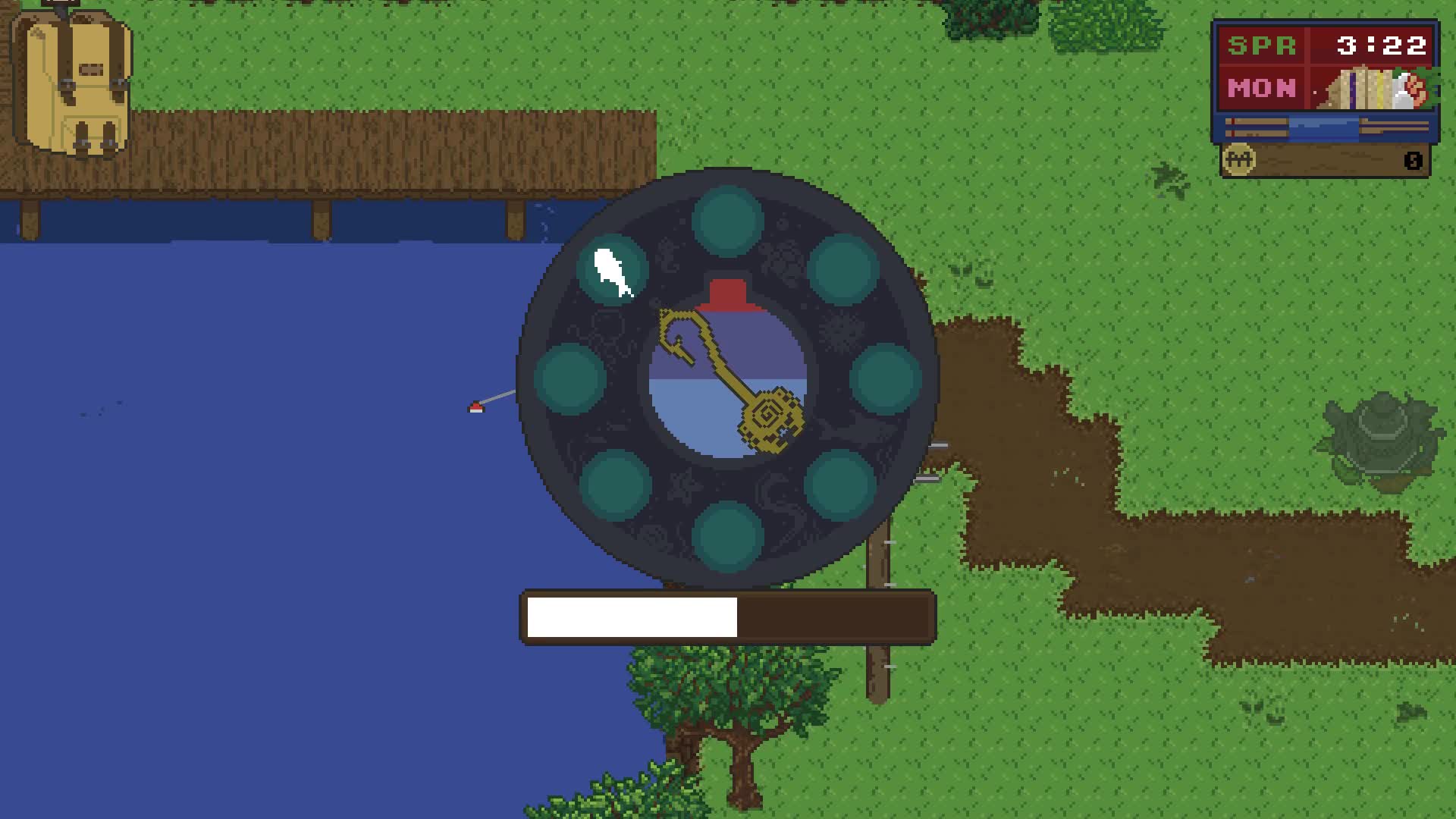Click the coin counter showing 0
The image size is (1456, 819).
[x=1414, y=161]
